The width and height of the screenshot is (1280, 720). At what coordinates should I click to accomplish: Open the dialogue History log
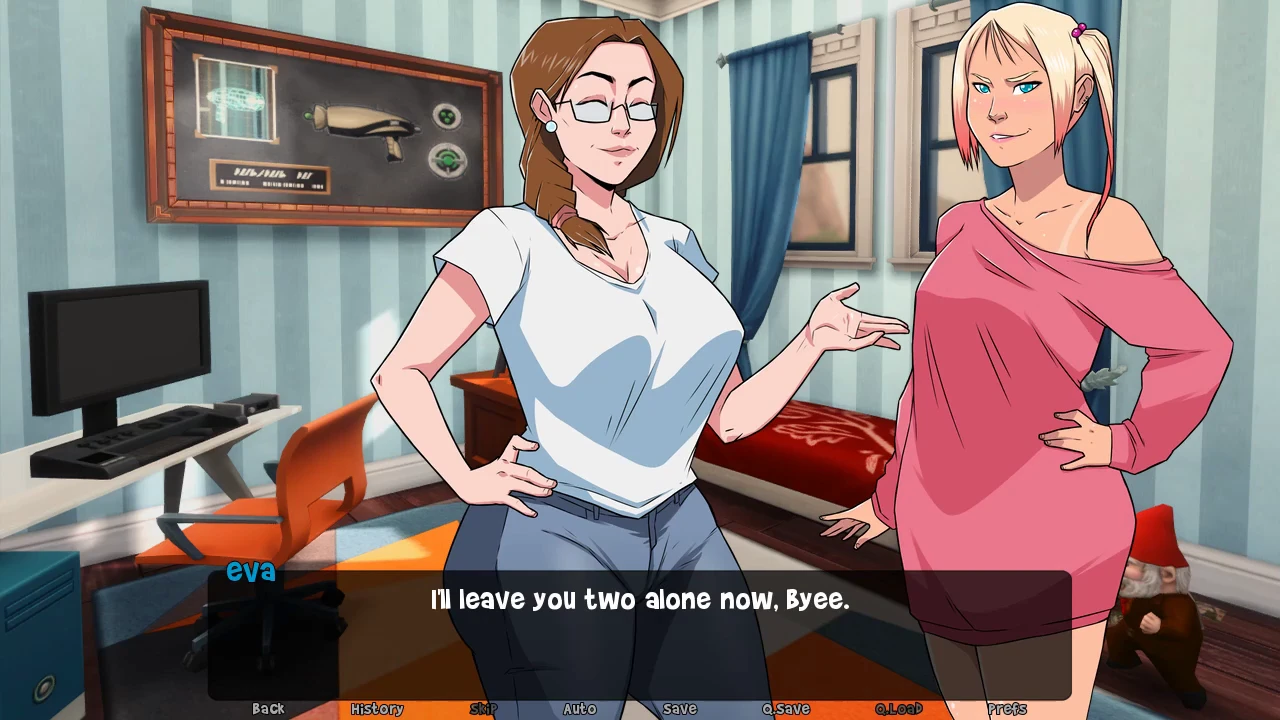tap(377, 709)
